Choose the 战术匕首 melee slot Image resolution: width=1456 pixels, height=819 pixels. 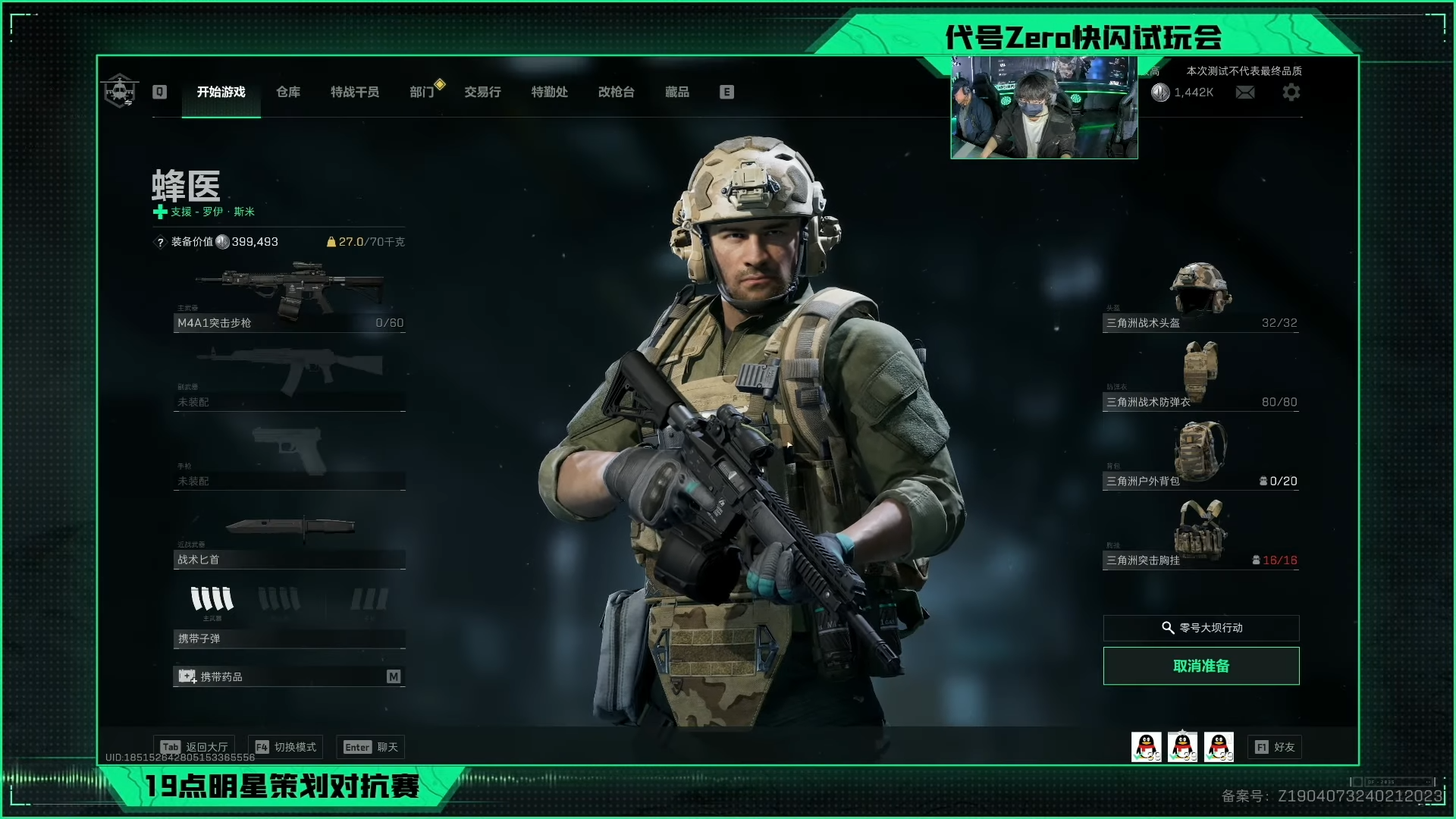tap(290, 540)
